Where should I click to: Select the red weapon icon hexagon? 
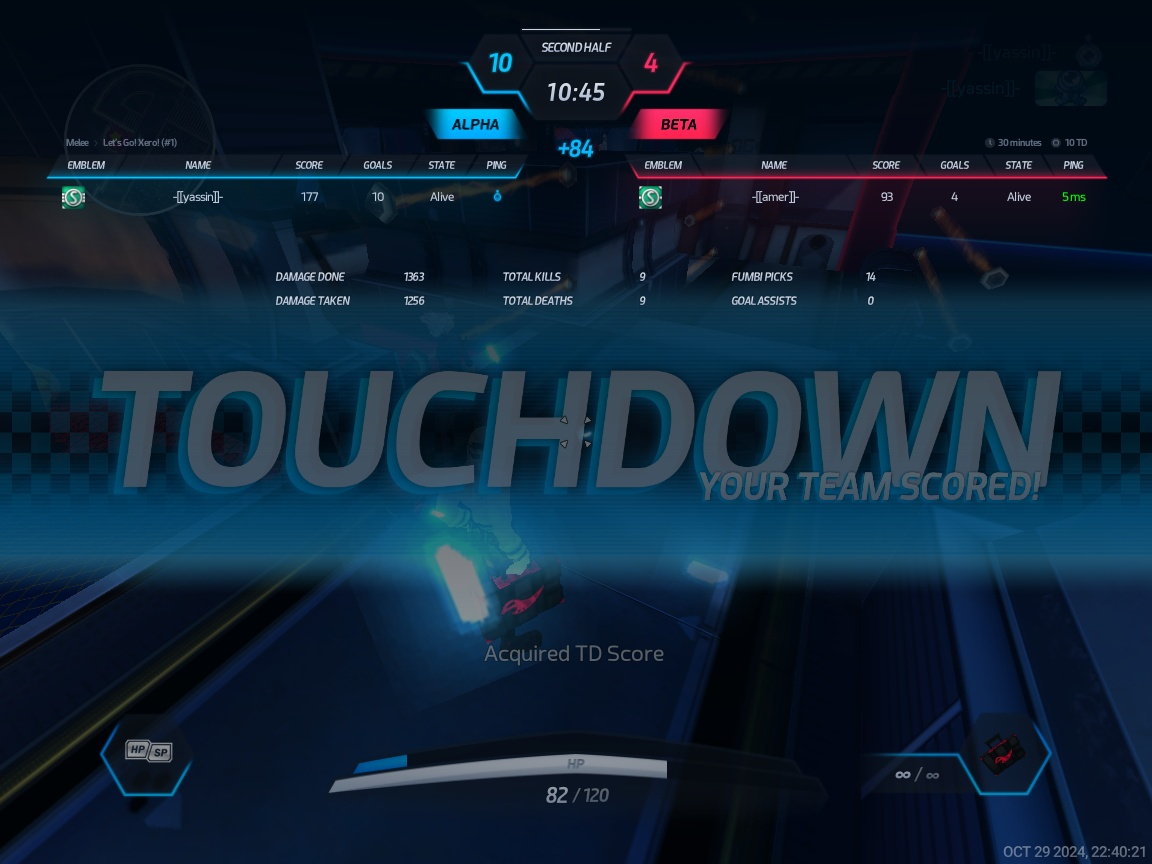coord(1010,754)
